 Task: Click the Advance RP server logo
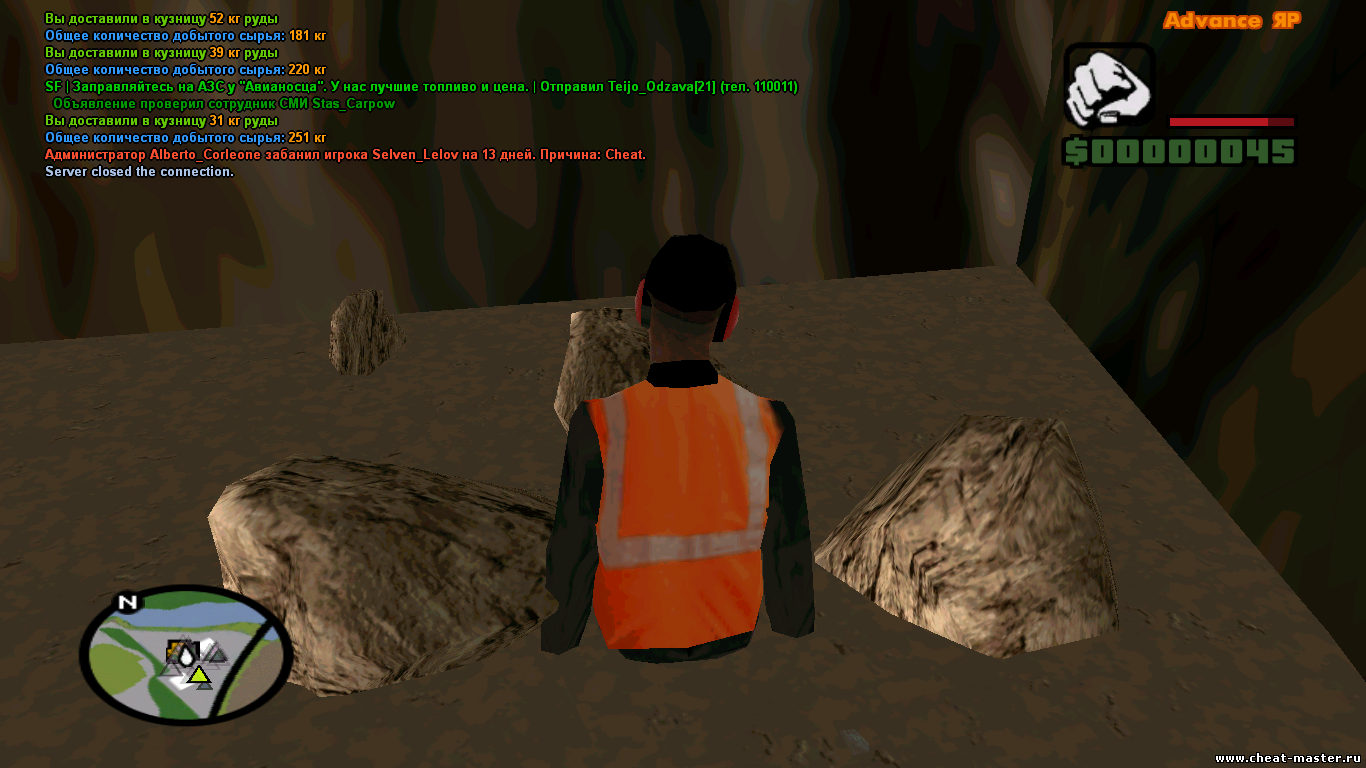point(1231,21)
